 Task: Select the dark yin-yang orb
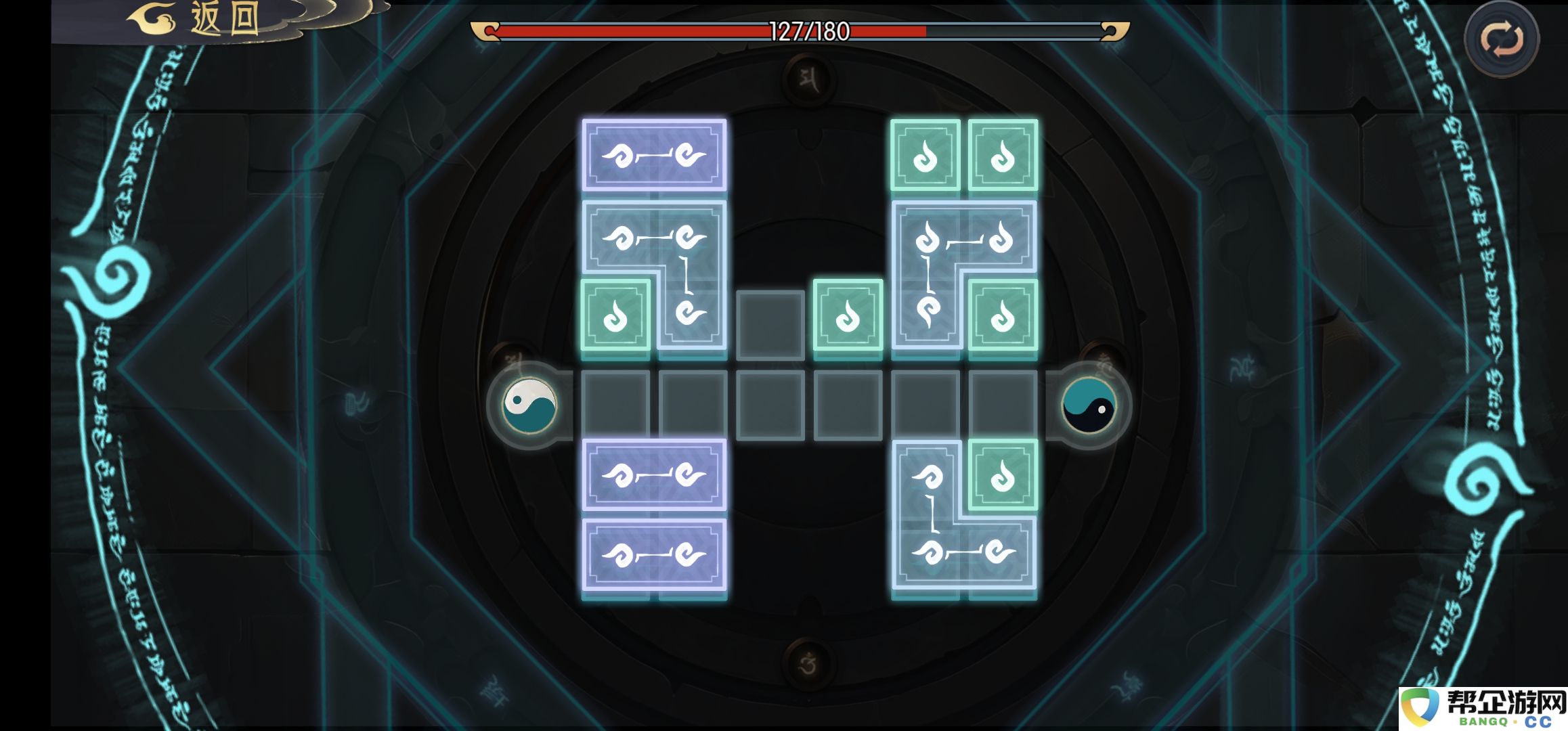click(x=1089, y=405)
